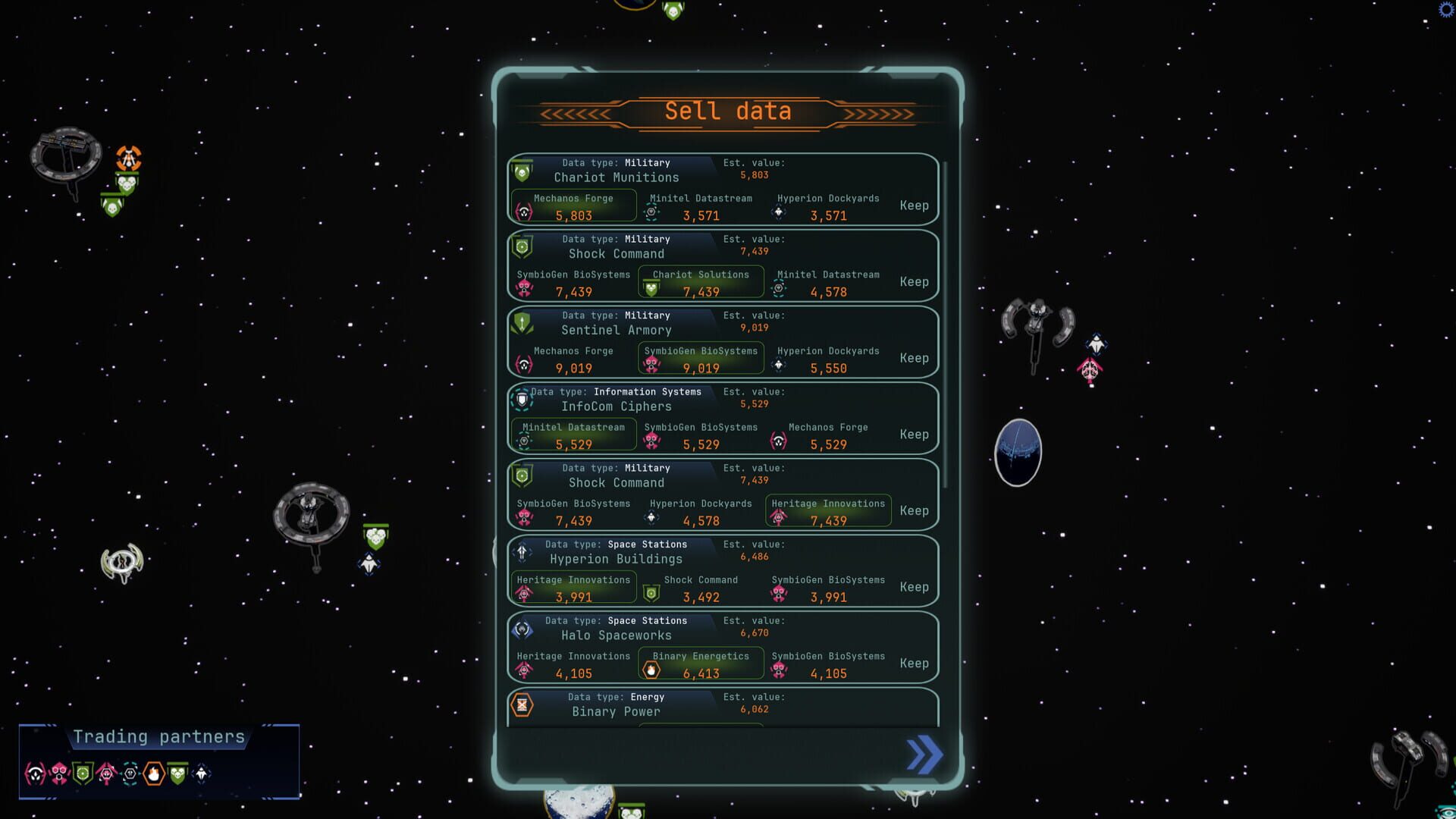Select Minitel Datastream's 3,571 bid for Chariot Munitions

coord(700,209)
